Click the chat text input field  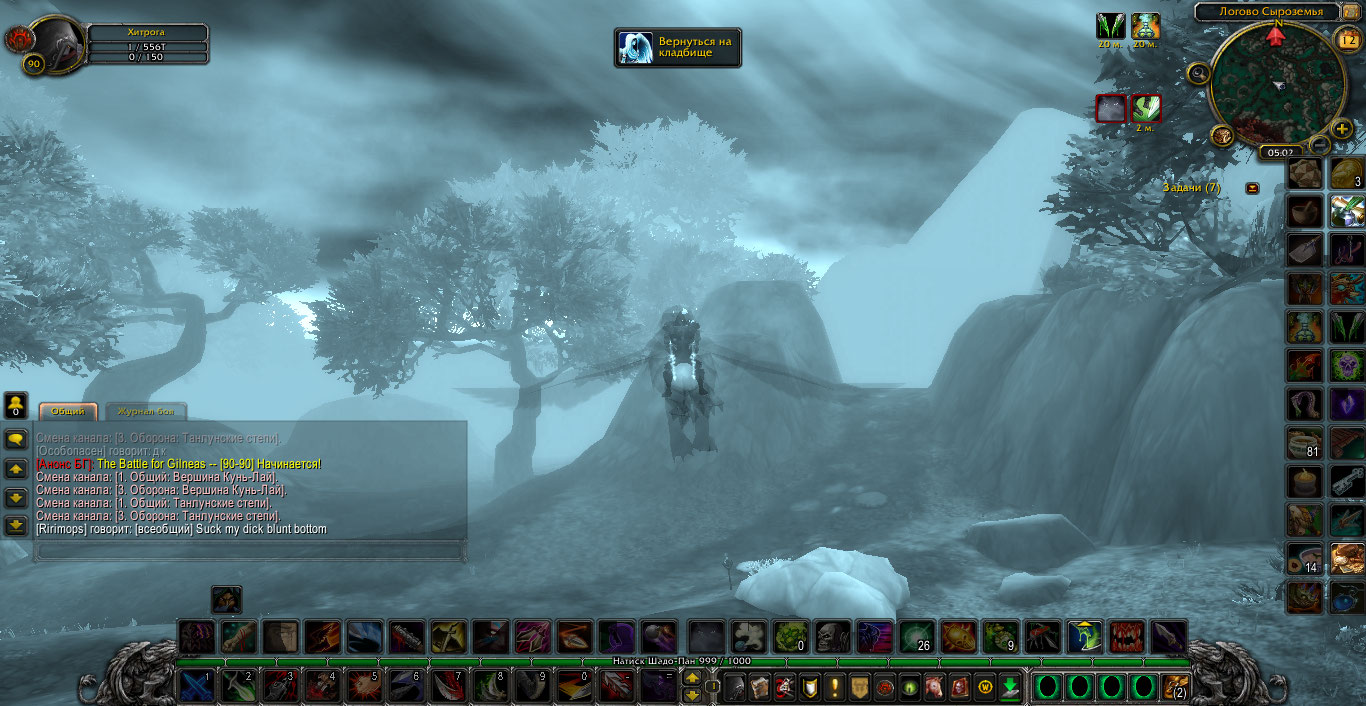tap(250, 550)
